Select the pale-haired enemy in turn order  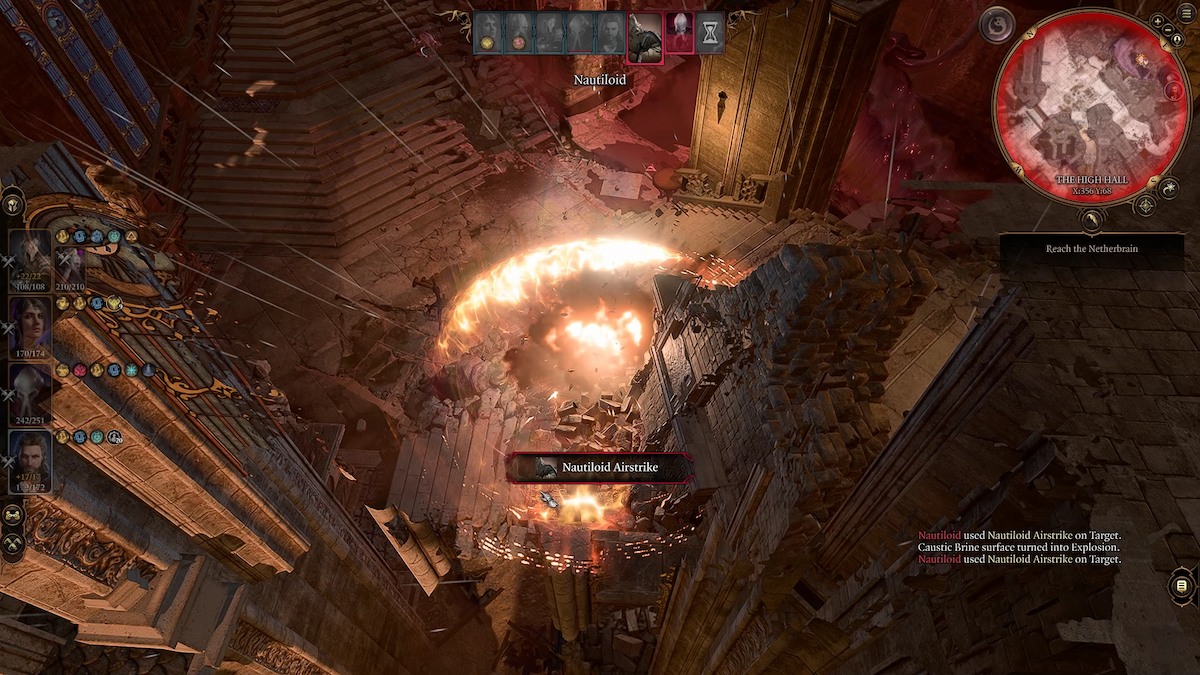(678, 33)
